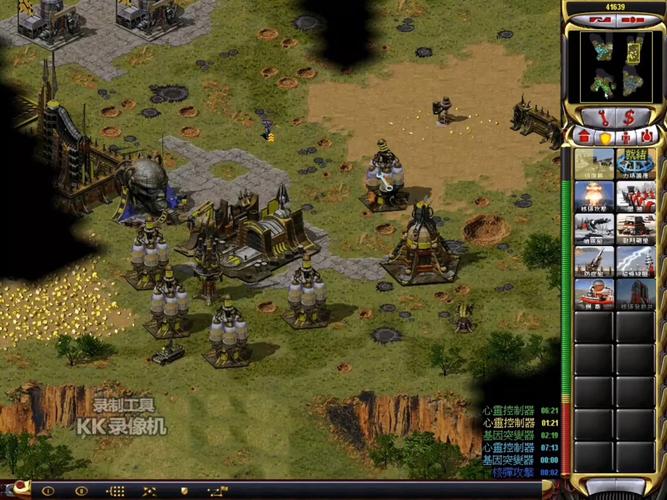Screen dimensions: 667x500
Task: Switch to the buildings (house) tab
Action: [x=584, y=136]
